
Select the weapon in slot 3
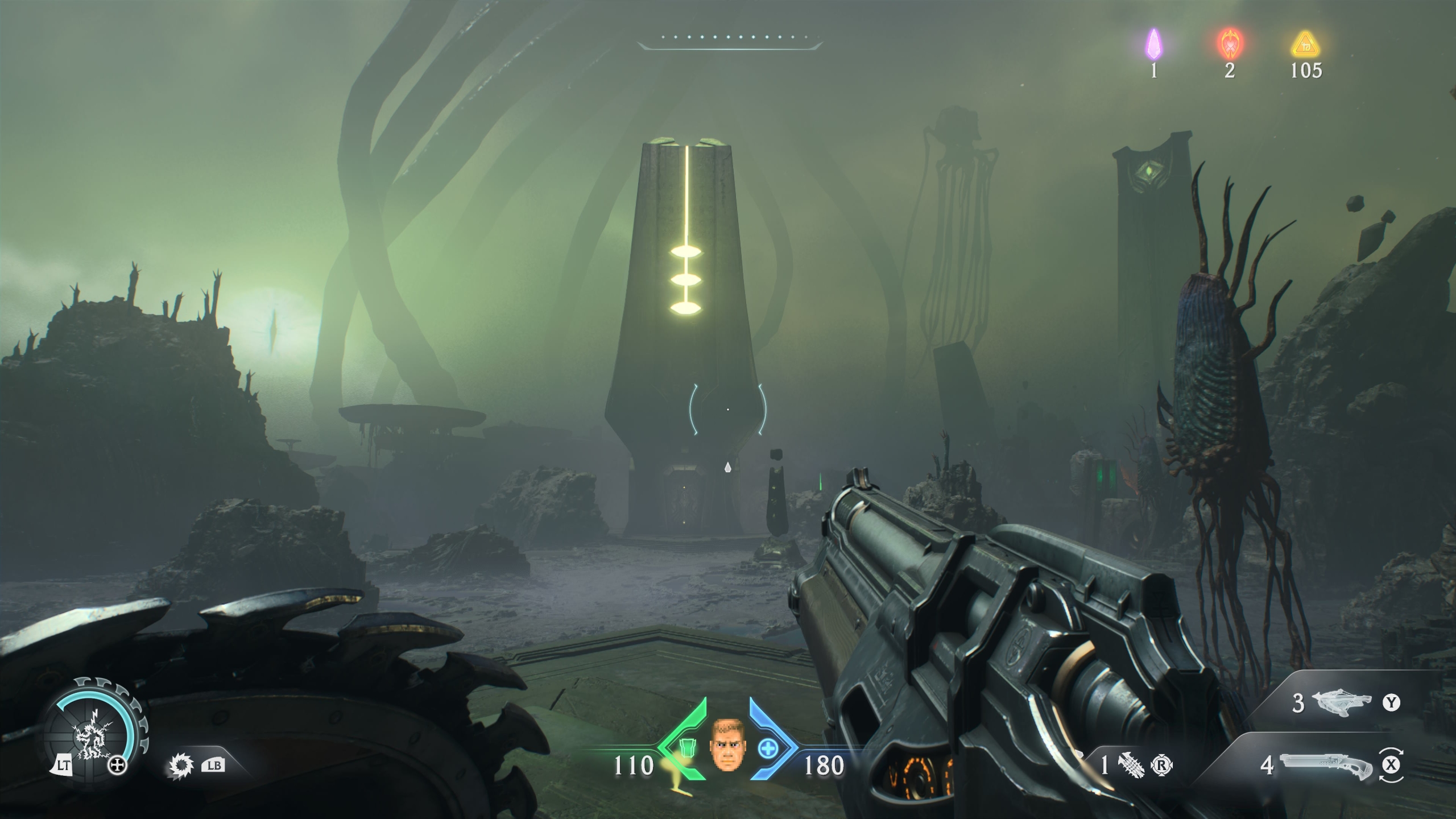pos(1339,704)
